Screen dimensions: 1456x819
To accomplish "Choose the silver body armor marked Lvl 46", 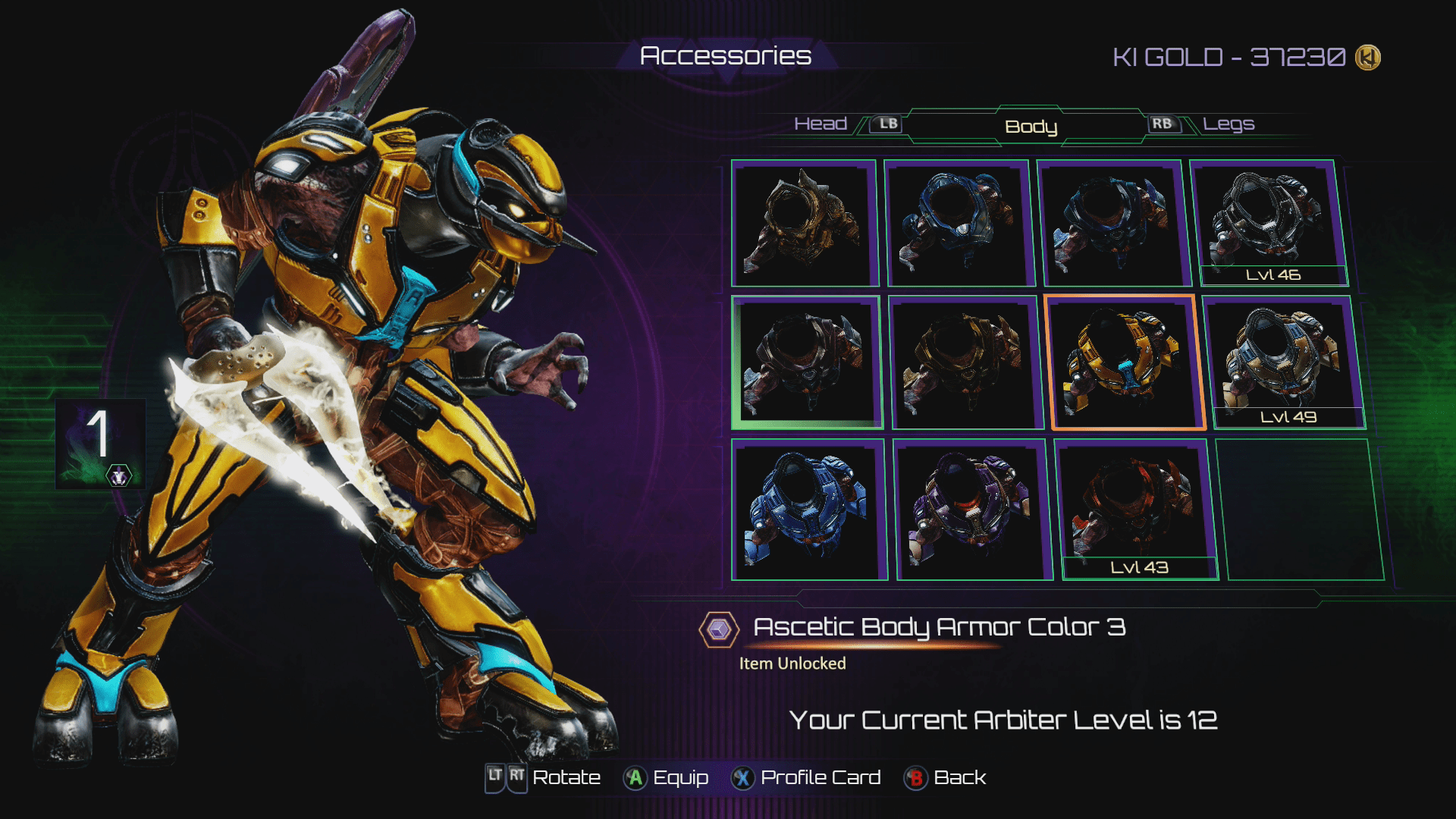I will click(x=1270, y=223).
